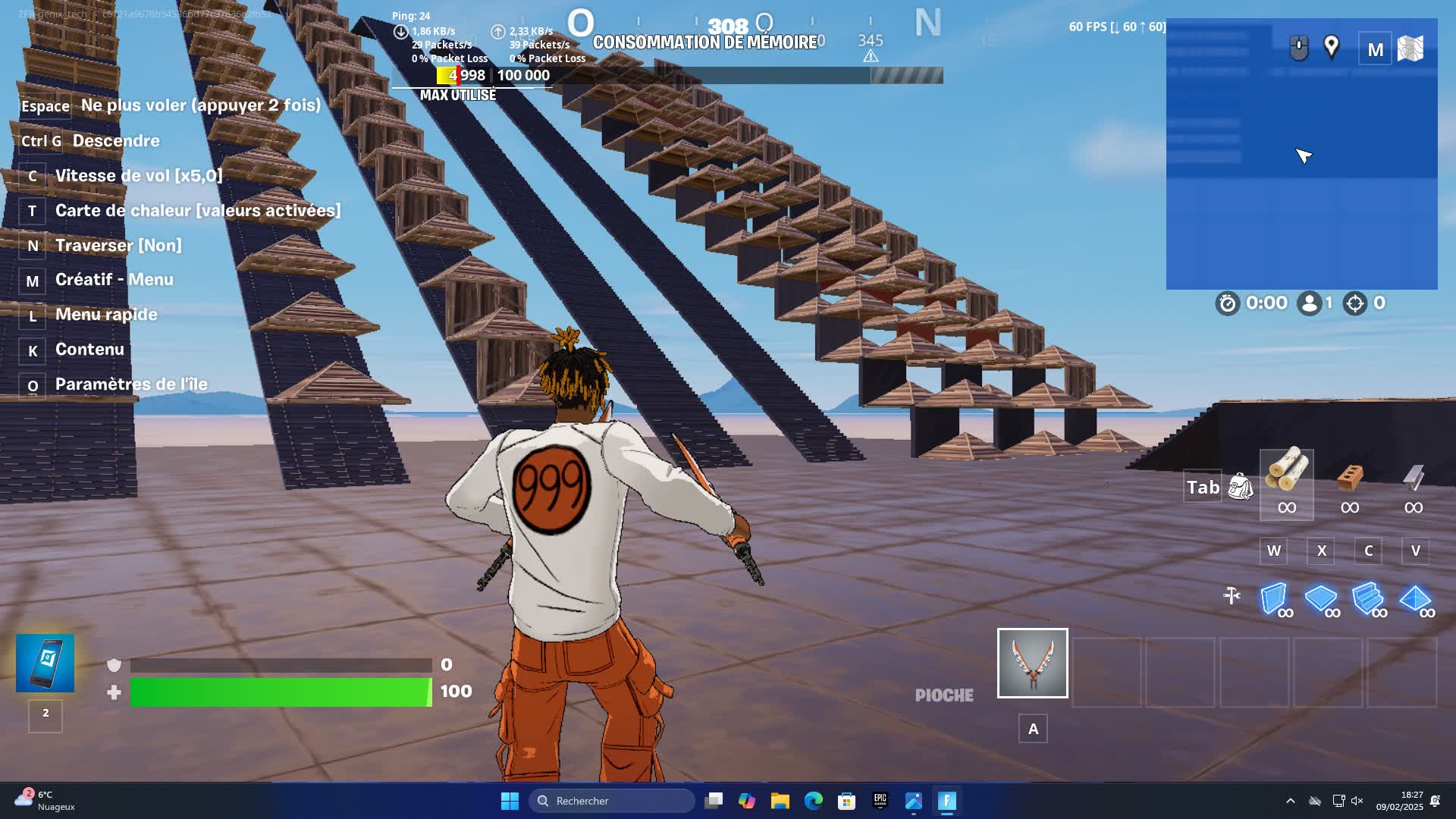Open the Contenu panel

pyautogui.click(x=89, y=349)
